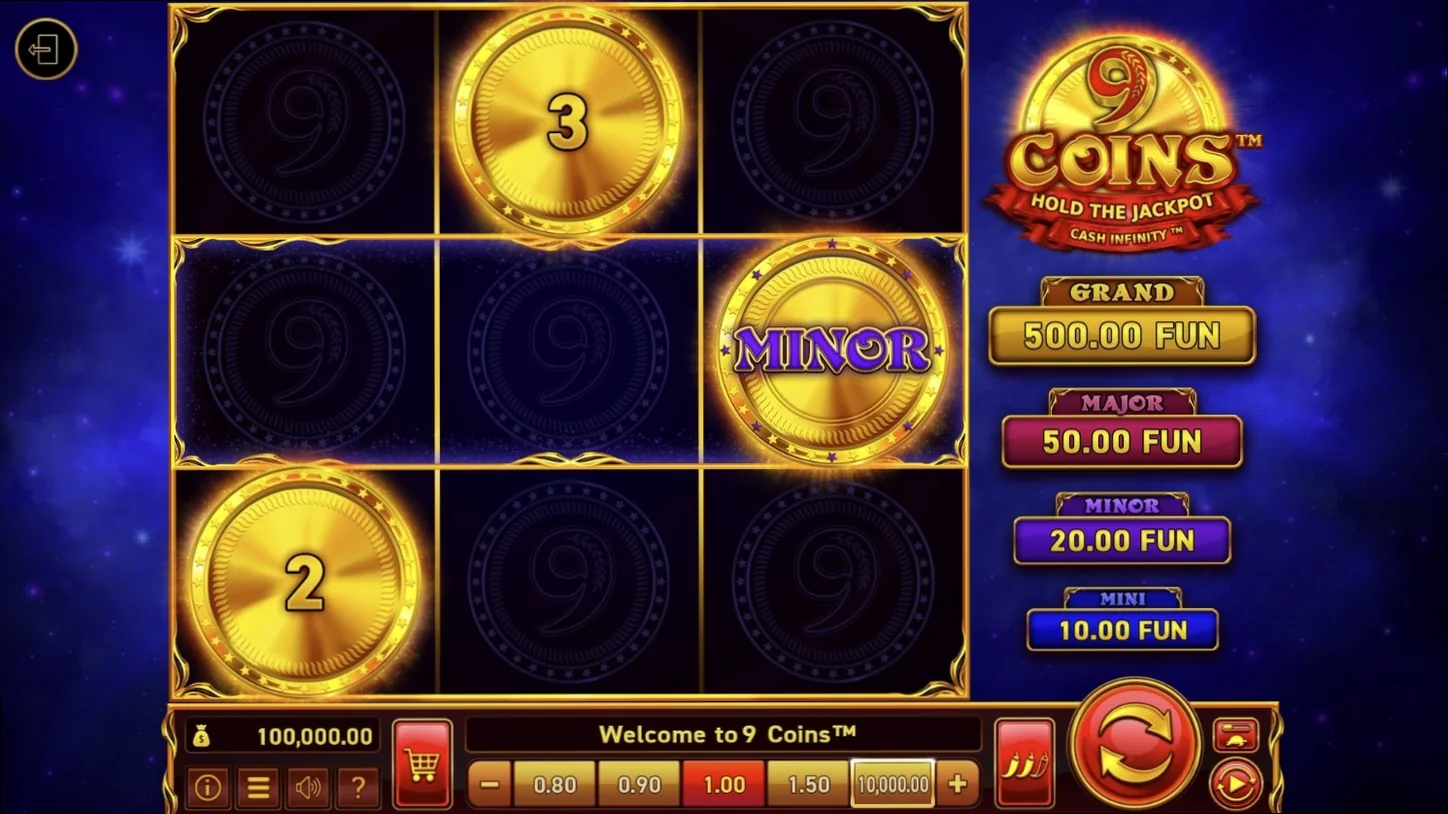Open the shopping cart feature buy
Screen dimensions: 1448x814
coord(422,762)
